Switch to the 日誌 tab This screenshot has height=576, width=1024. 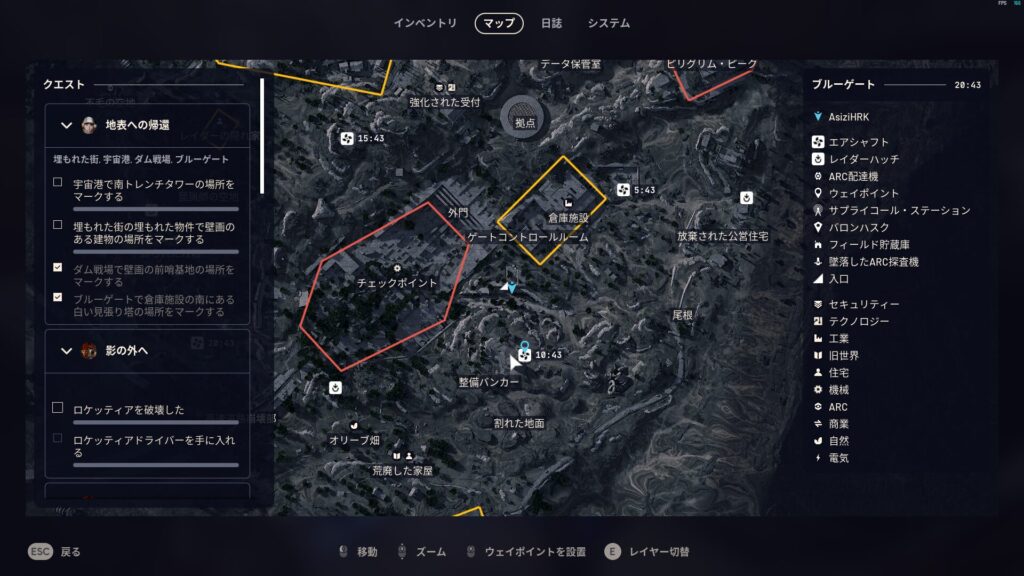[x=551, y=23]
